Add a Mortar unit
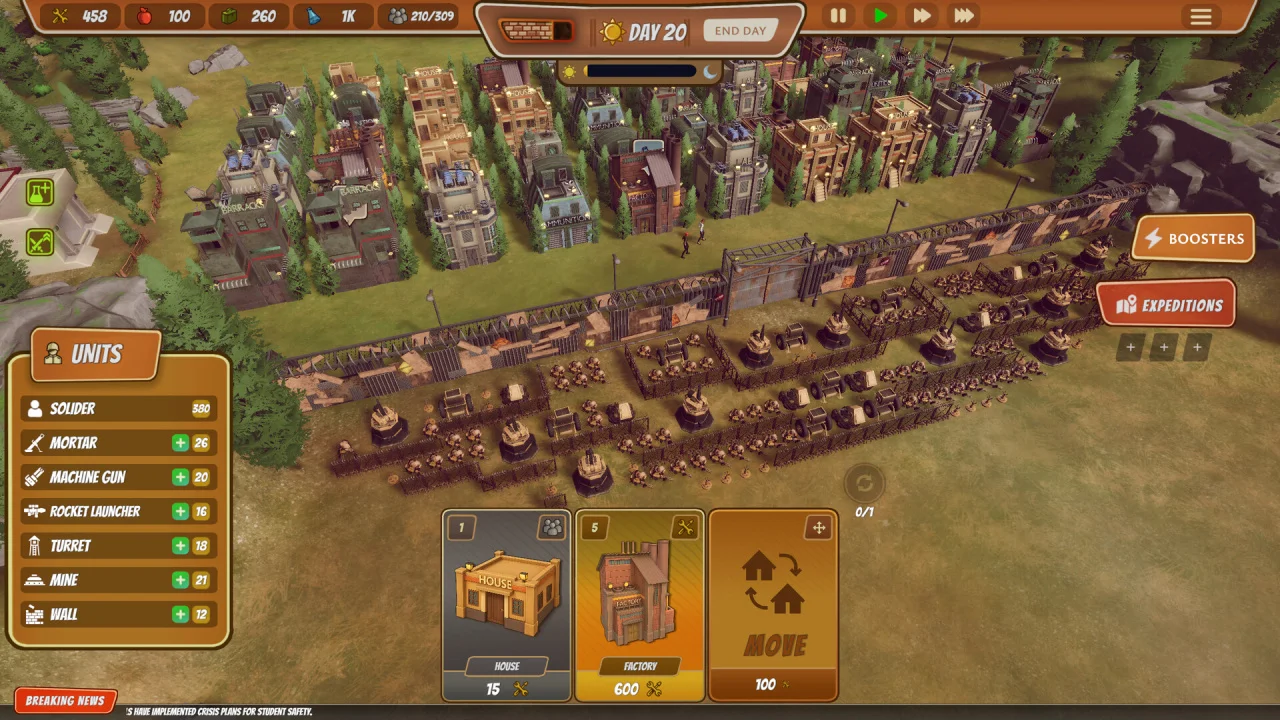The height and width of the screenshot is (720, 1280). click(x=180, y=443)
